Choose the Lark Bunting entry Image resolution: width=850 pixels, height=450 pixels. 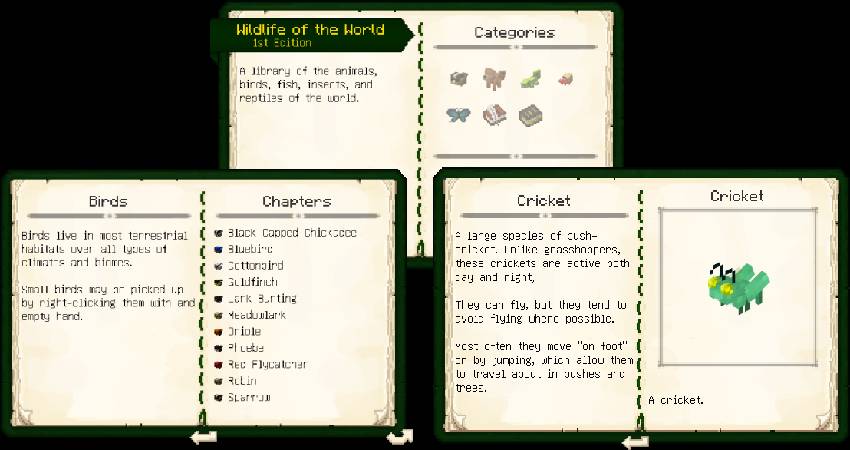coord(261,299)
